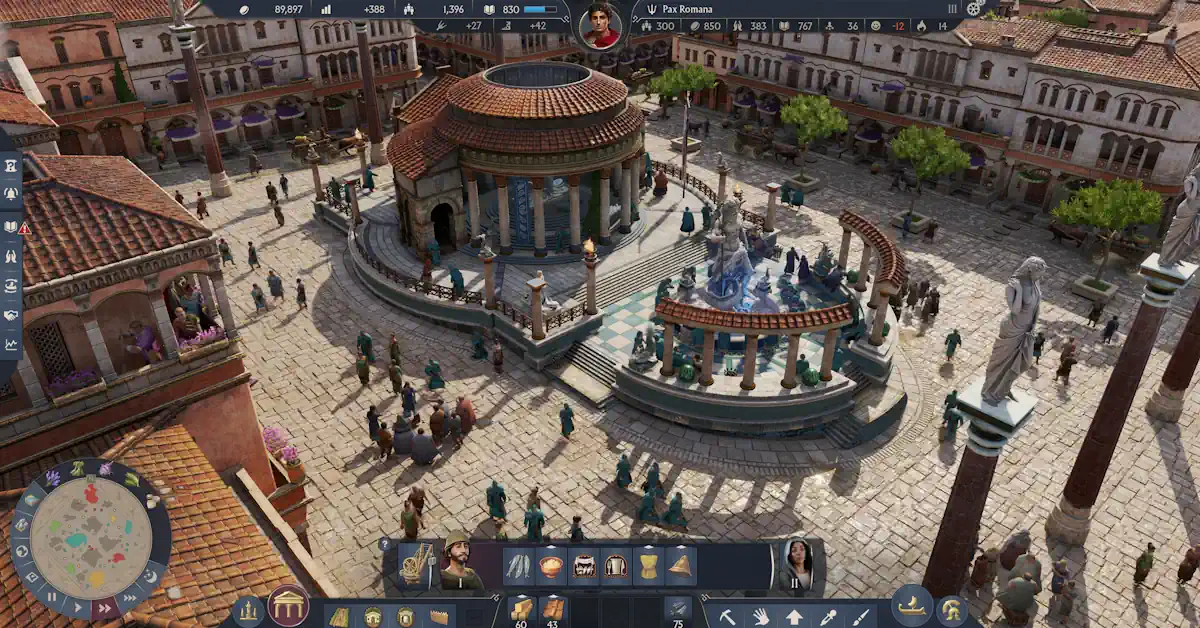Choose the eyedropper copy tool
The image size is (1200, 628).
tap(827, 616)
